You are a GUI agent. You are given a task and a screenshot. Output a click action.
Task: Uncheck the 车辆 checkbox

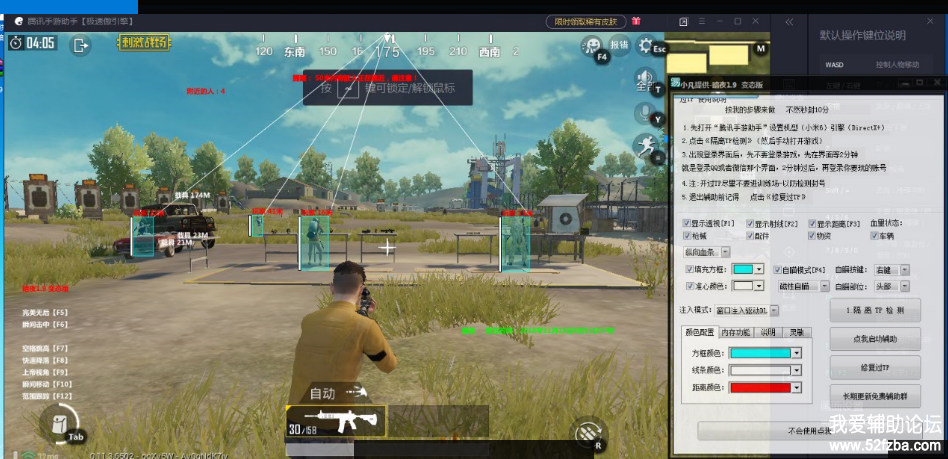click(876, 236)
